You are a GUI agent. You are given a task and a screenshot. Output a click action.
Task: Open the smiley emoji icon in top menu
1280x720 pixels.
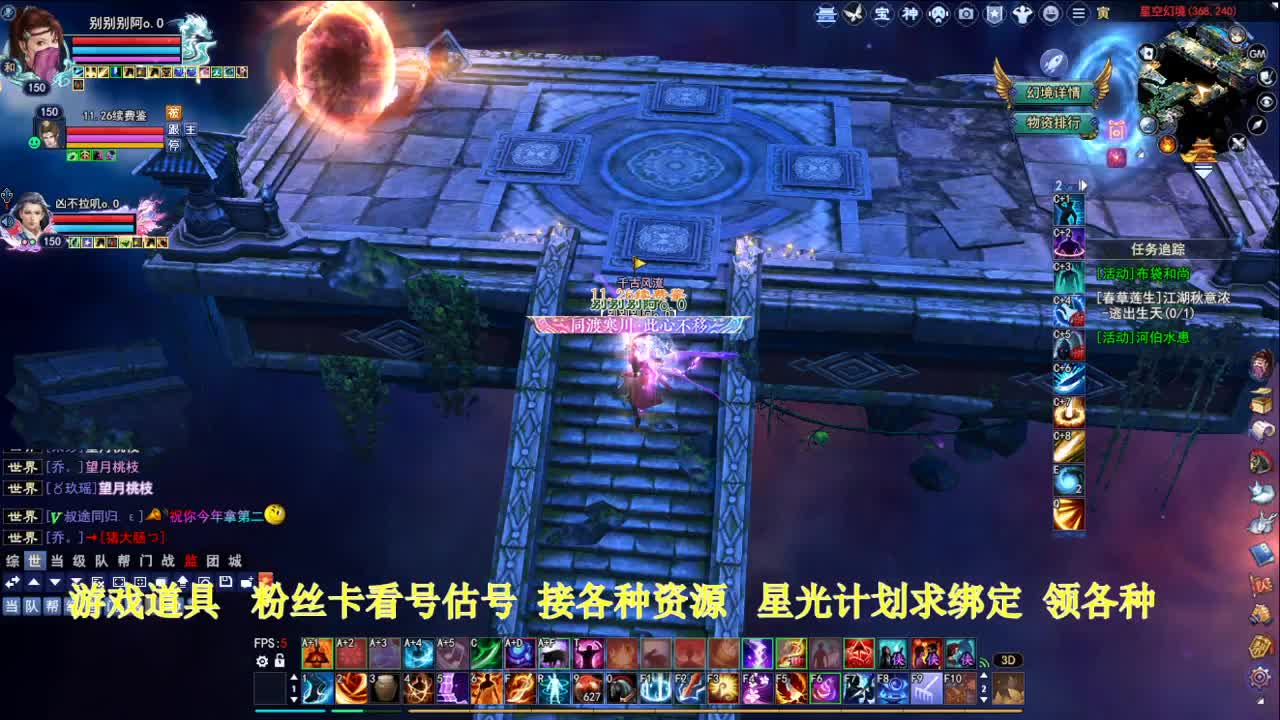tap(1050, 14)
